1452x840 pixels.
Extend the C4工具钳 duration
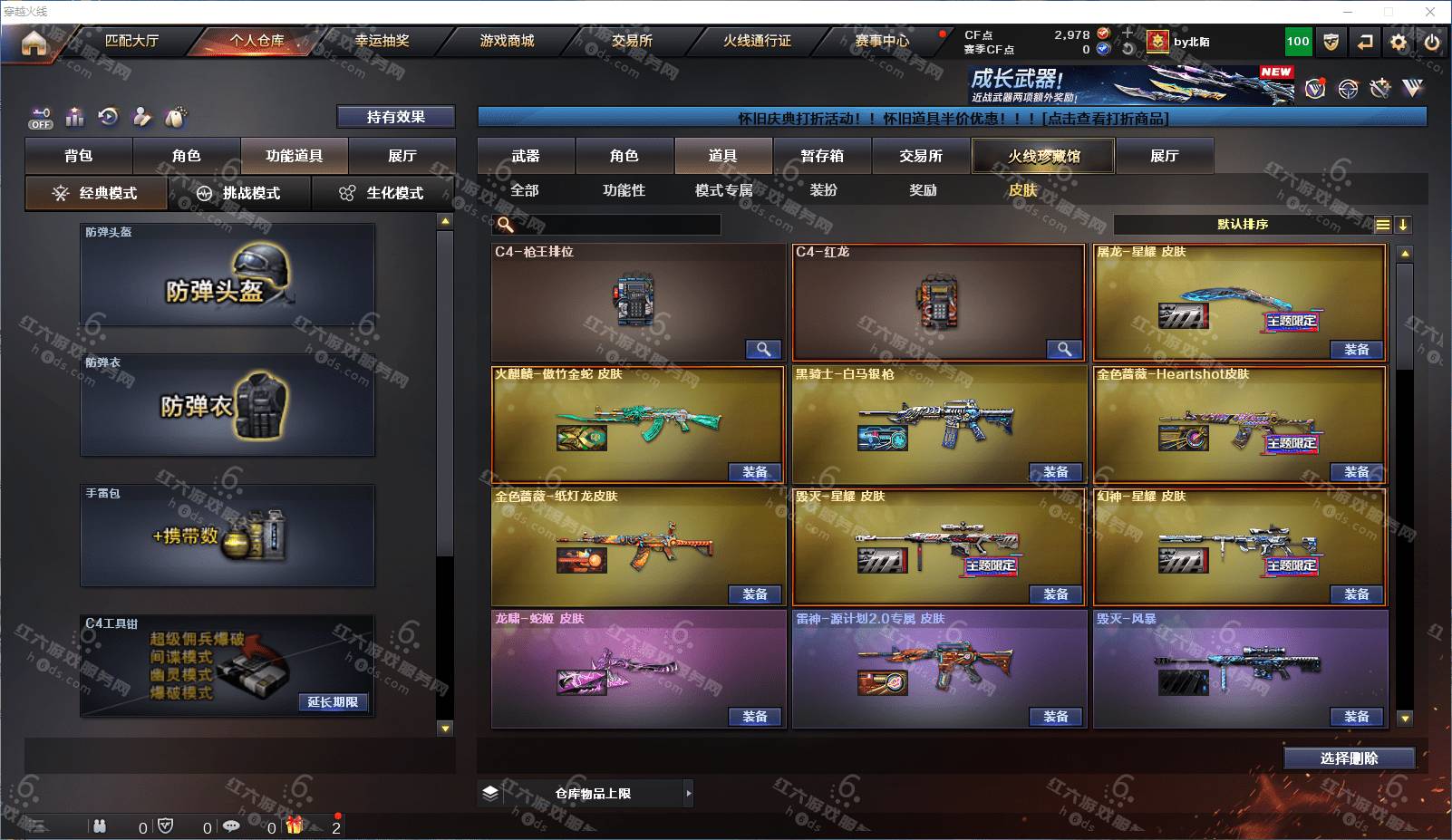pos(332,702)
